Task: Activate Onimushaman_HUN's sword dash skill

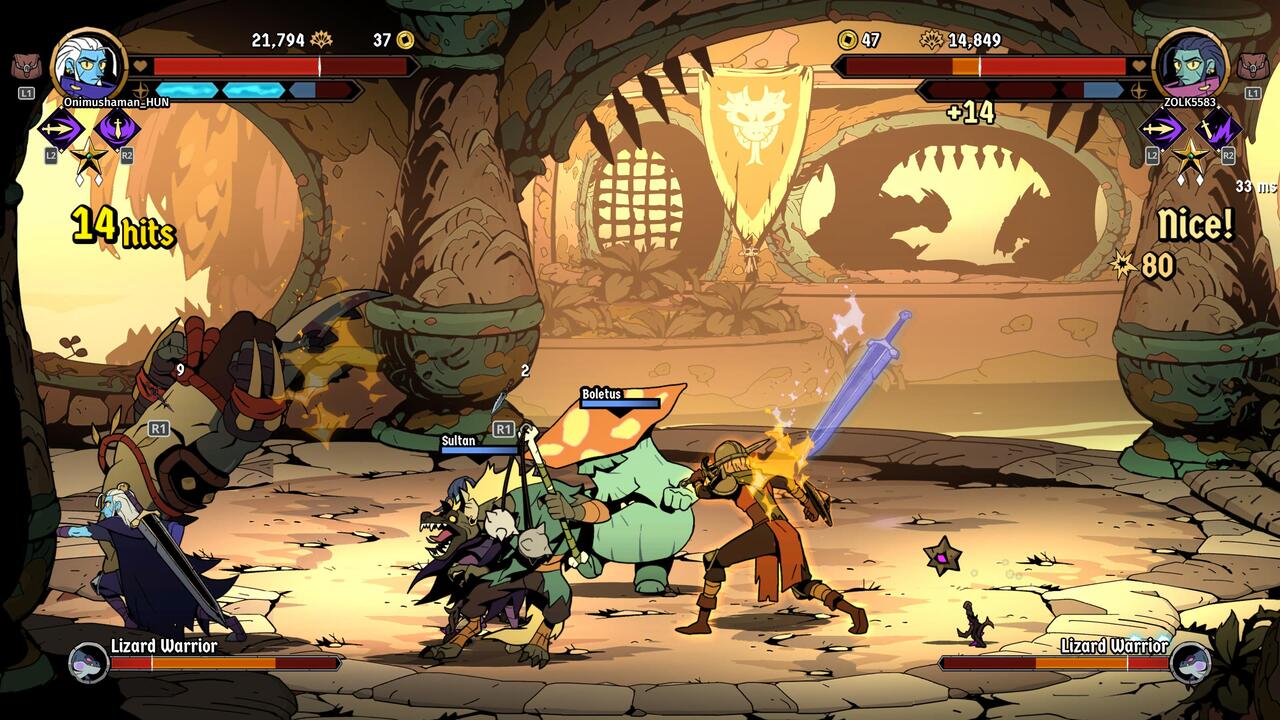Action: click(60, 129)
